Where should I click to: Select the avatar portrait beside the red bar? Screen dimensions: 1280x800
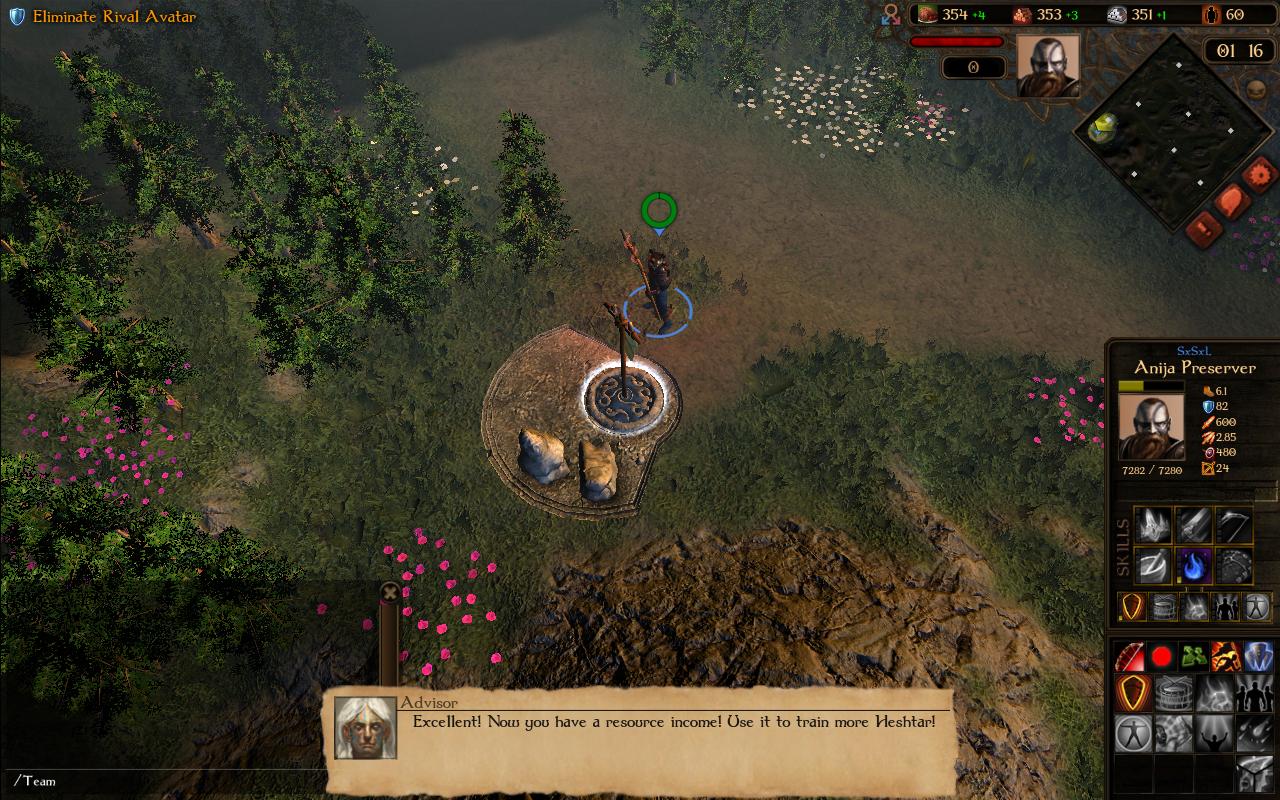1048,66
